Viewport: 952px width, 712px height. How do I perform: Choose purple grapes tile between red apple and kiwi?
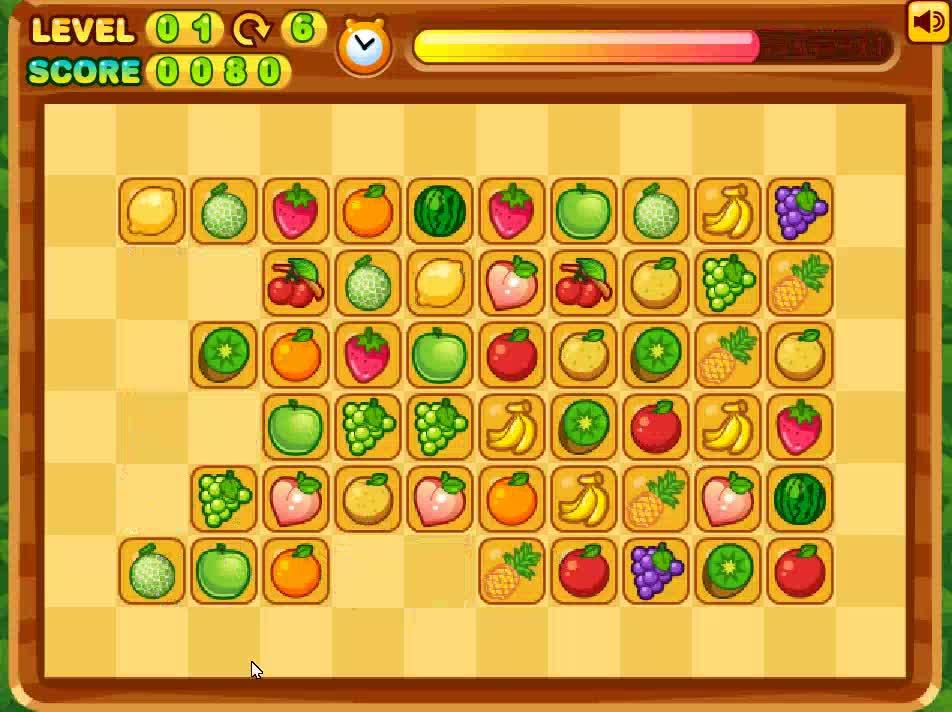tap(656, 571)
